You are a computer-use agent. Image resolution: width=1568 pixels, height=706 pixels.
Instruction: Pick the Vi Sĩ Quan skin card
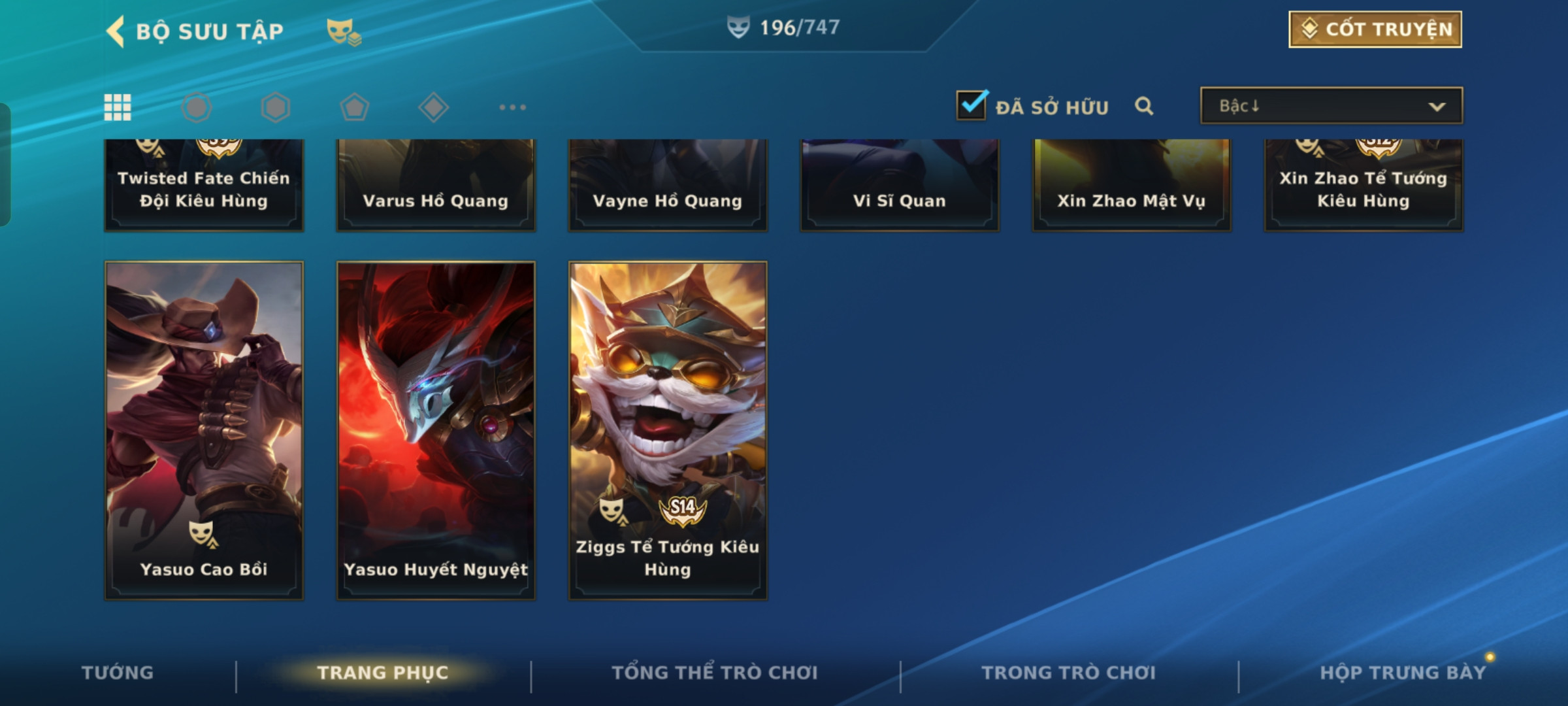tap(900, 186)
